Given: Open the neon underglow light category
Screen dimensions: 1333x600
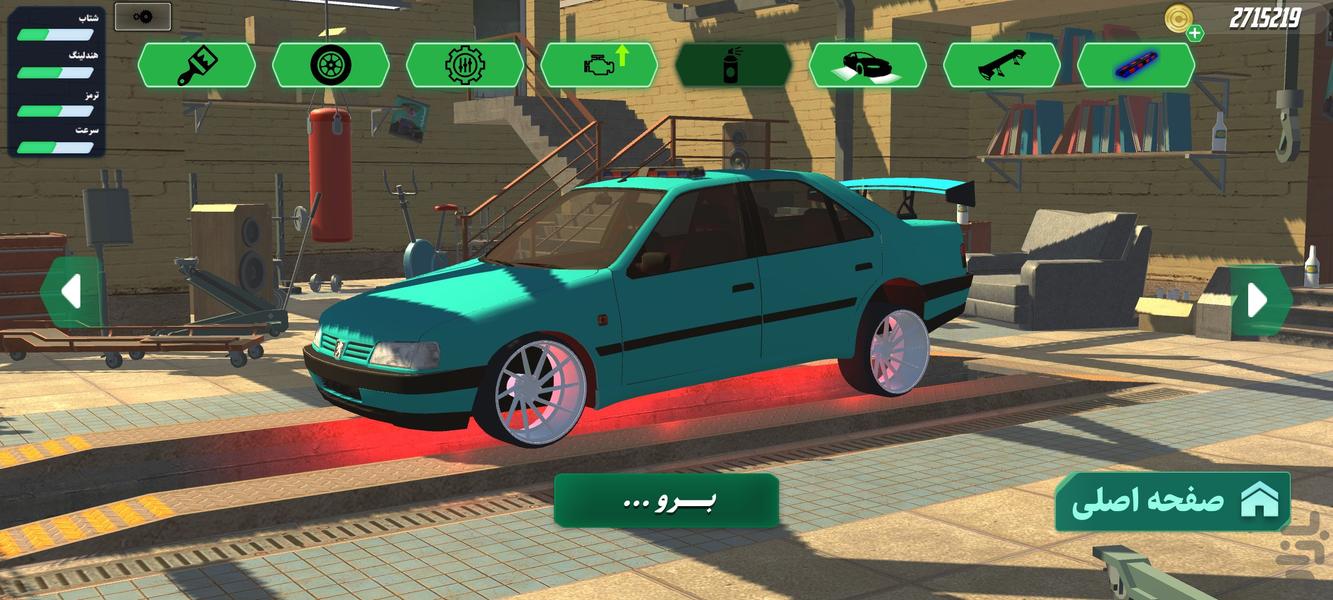Looking at the screenshot, I should 1135,65.
